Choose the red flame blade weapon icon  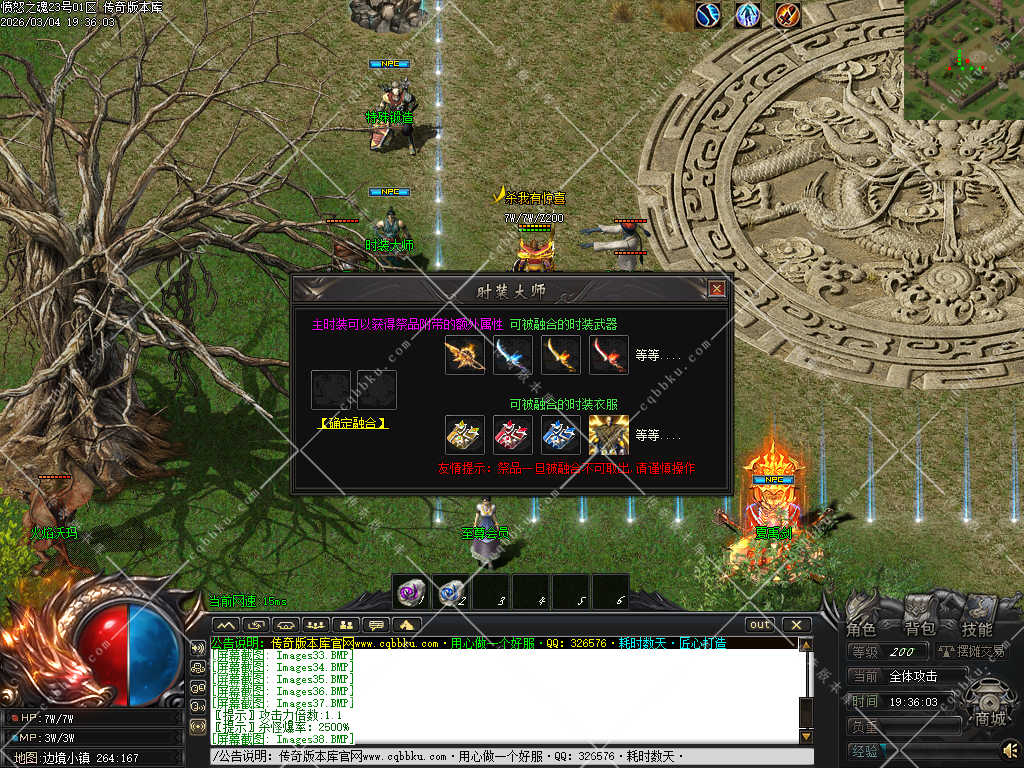point(609,355)
